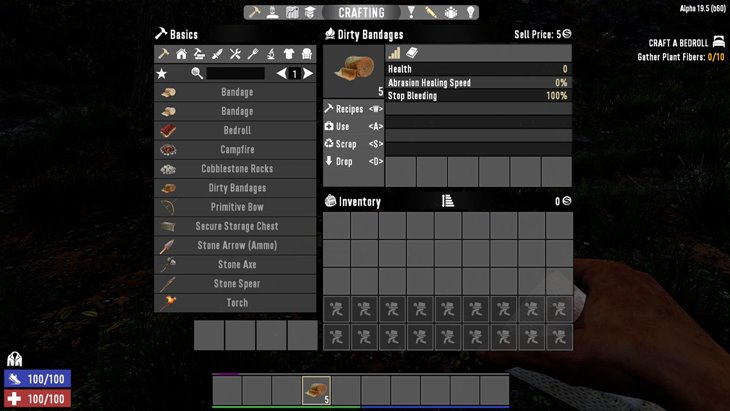This screenshot has height=411, width=730.
Task: Select the Cobblestone Rocks recipe
Action: click(x=236, y=169)
